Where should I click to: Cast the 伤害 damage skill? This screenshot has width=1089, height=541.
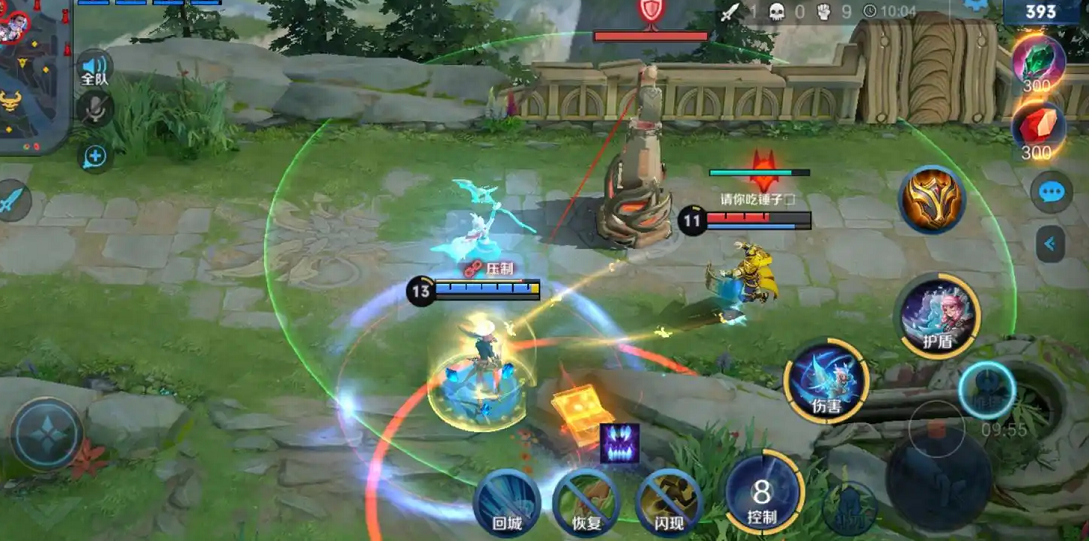[x=826, y=380]
